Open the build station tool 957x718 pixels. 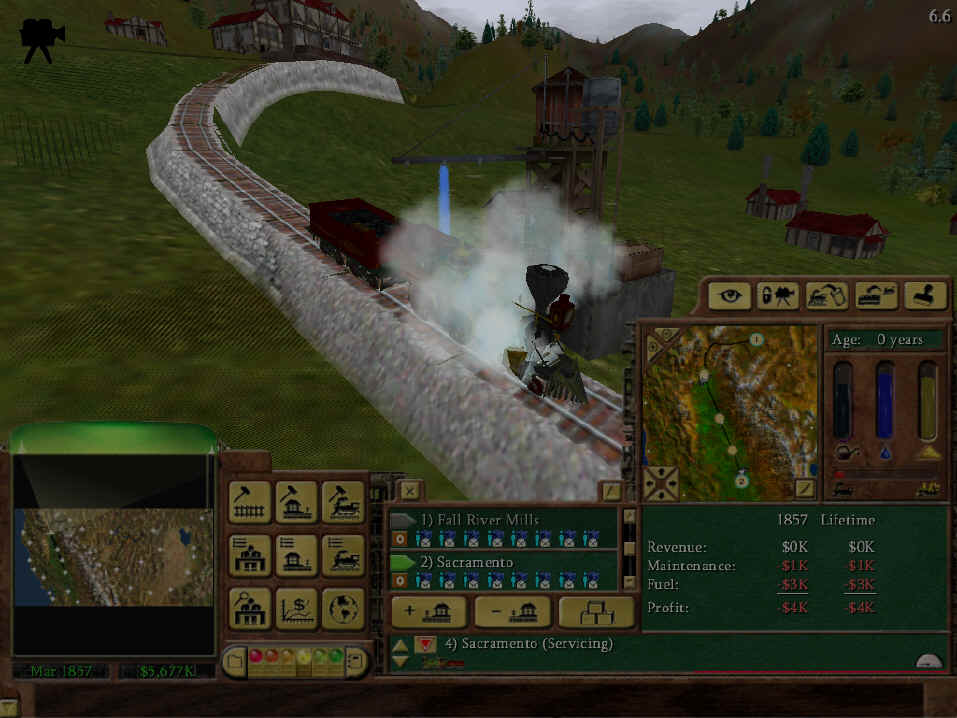click(296, 503)
